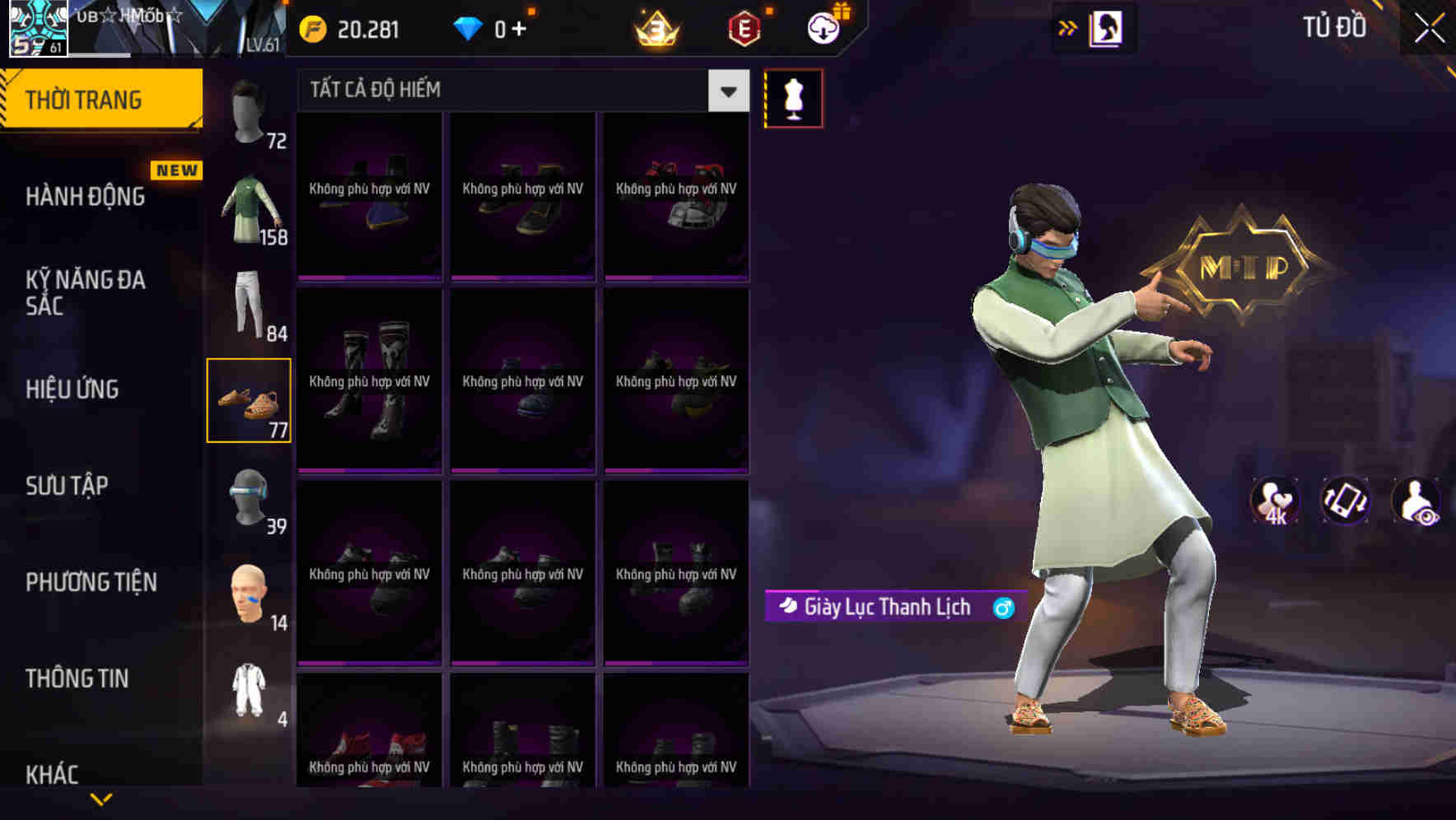Switch to the HÀNH ĐỘNG tab
1456x820 pixels.
[82, 197]
